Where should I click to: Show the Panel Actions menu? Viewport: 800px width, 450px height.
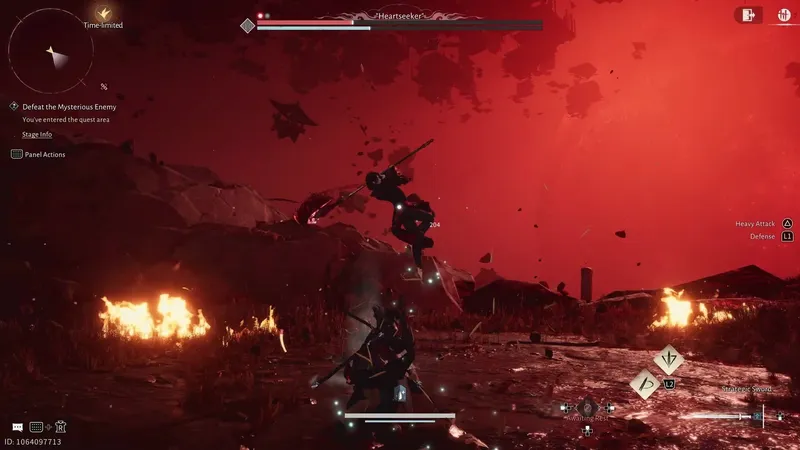tap(39, 154)
